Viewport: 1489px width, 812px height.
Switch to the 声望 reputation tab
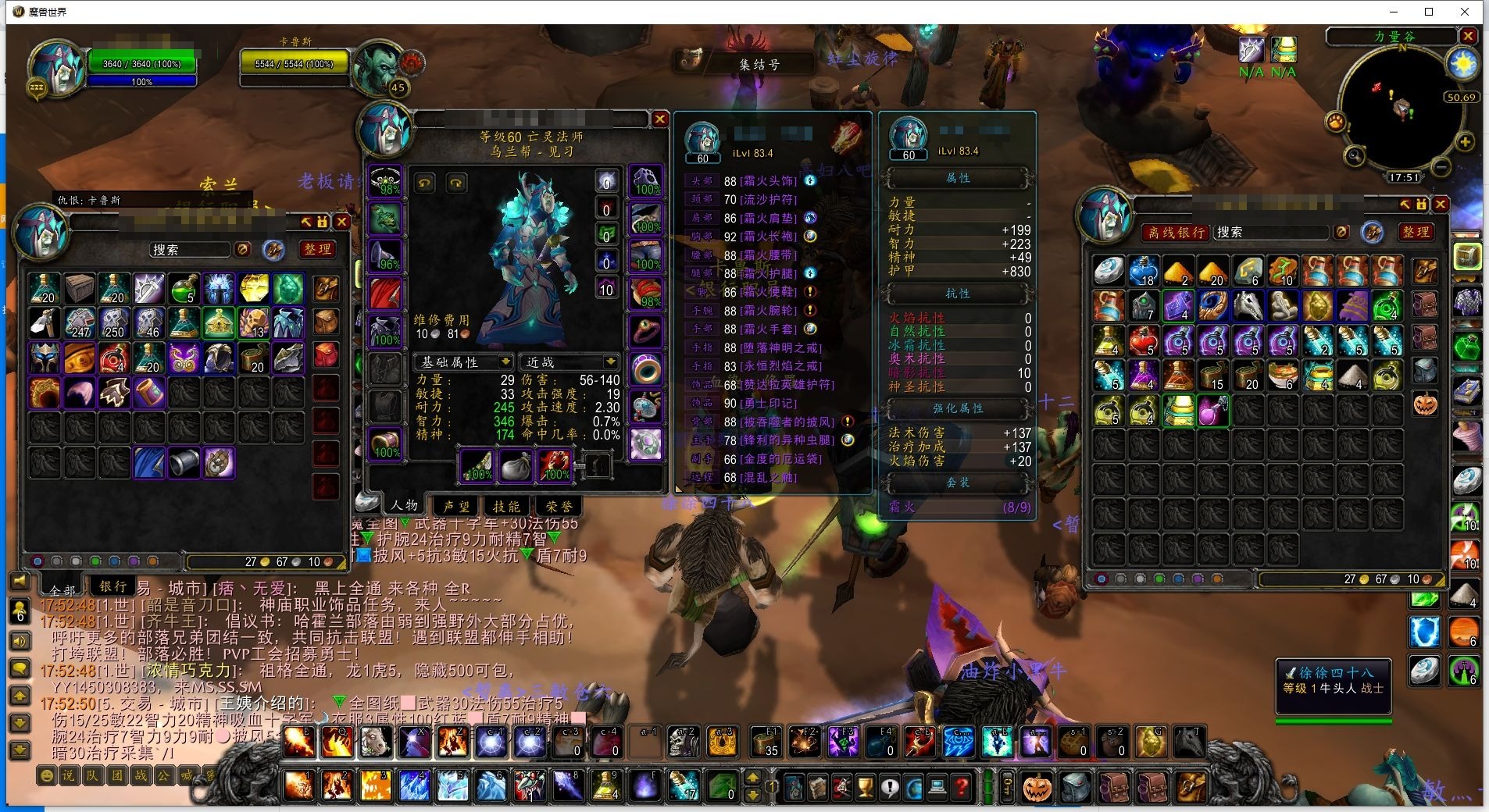point(456,506)
